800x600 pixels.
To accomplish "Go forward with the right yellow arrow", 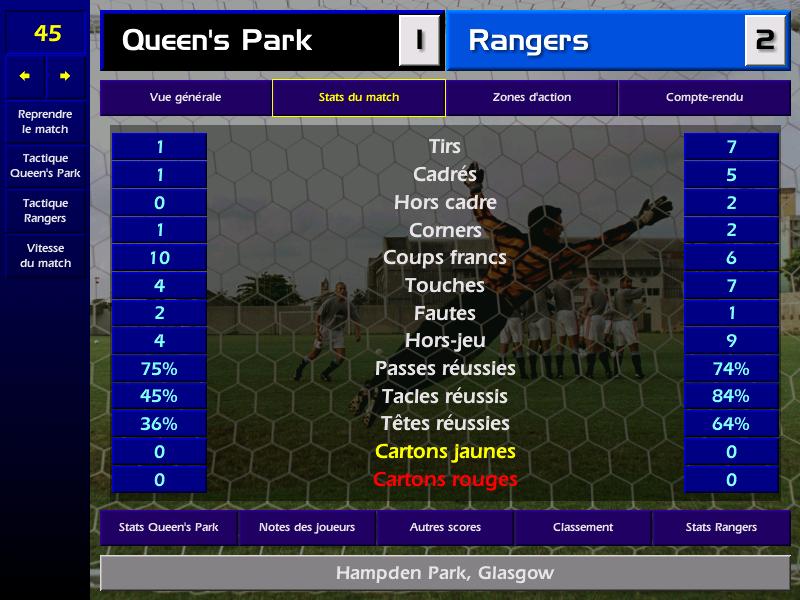I will 66,76.
